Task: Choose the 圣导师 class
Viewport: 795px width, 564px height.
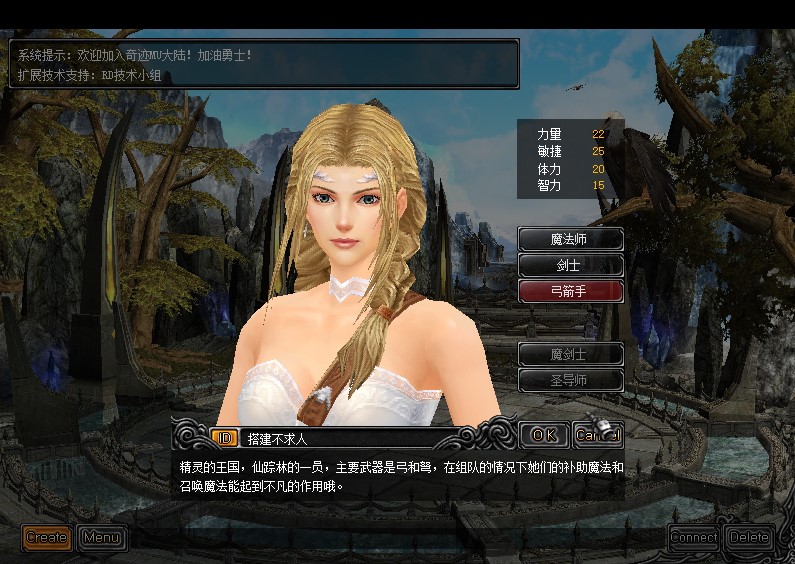Action: click(571, 380)
